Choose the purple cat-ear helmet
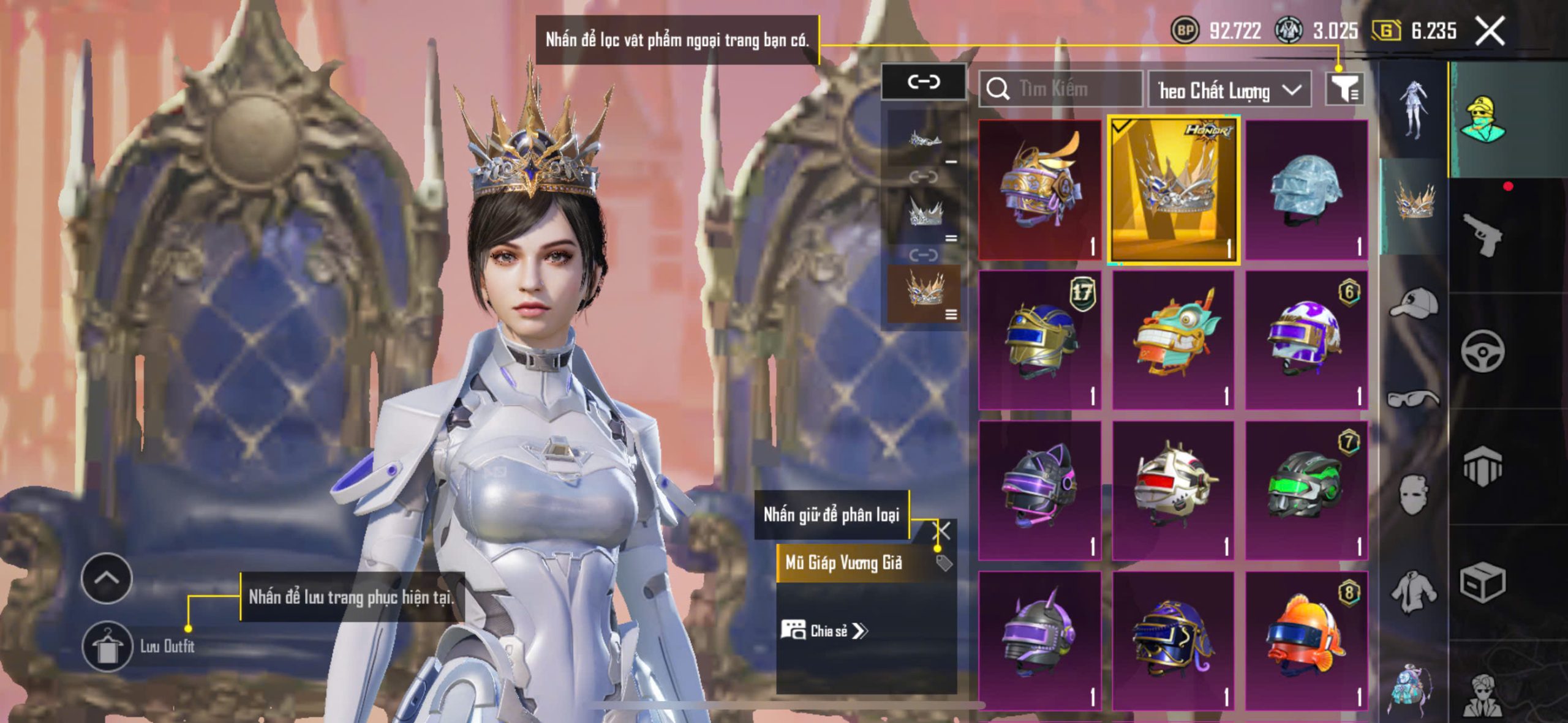This screenshot has width=1568, height=723. tap(1039, 490)
